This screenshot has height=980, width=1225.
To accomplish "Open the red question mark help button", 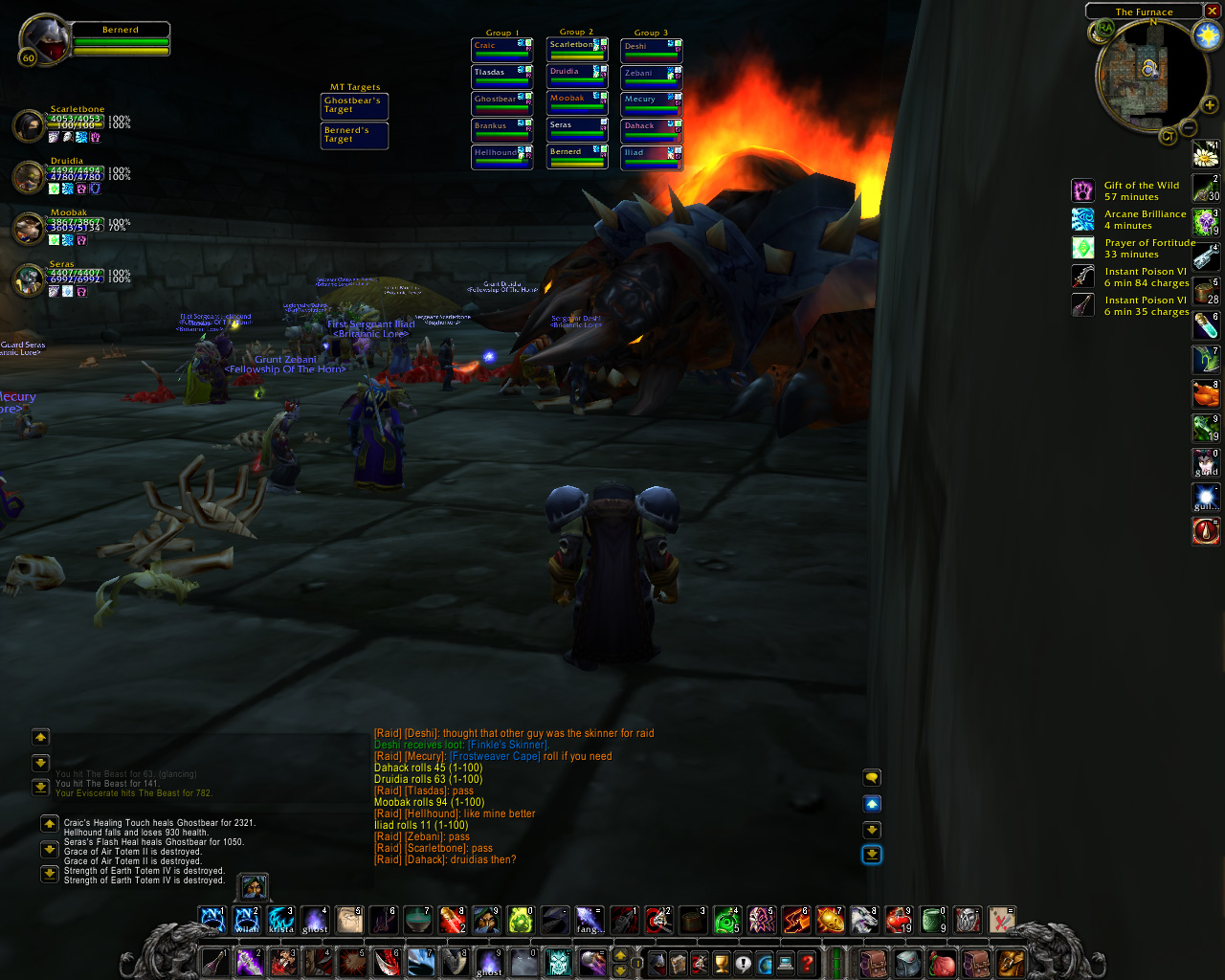I will [x=807, y=963].
